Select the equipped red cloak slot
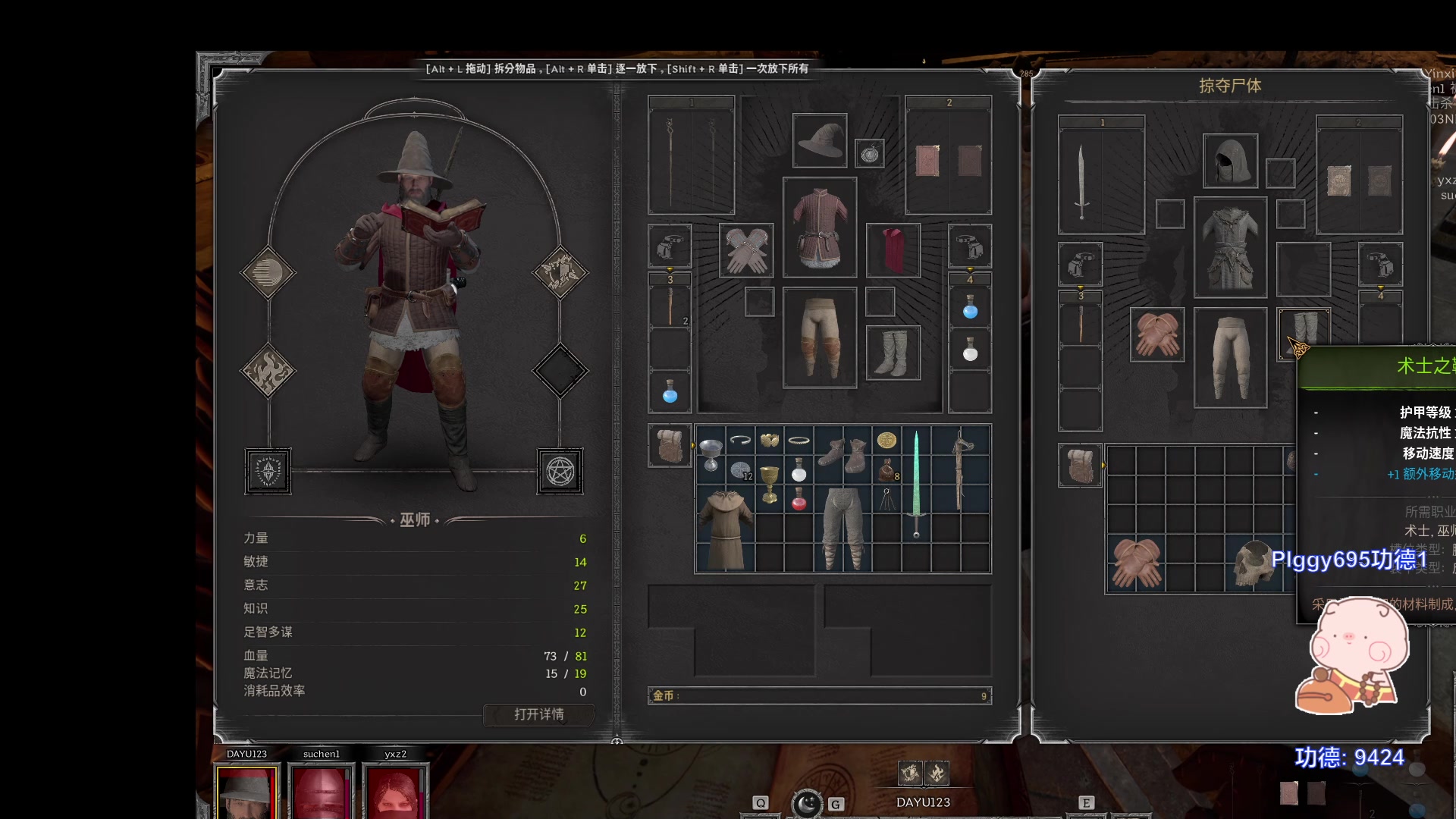The width and height of the screenshot is (1456, 819). pos(893,250)
